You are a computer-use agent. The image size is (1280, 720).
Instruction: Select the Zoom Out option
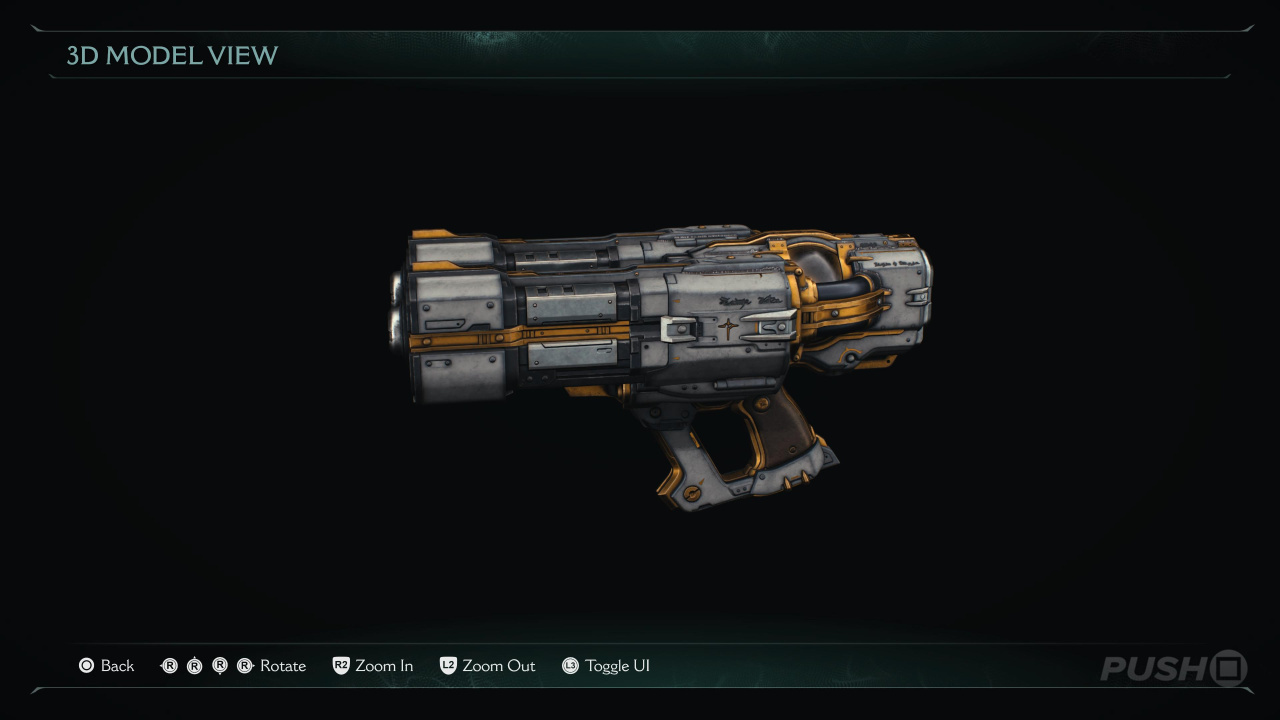[488, 666]
